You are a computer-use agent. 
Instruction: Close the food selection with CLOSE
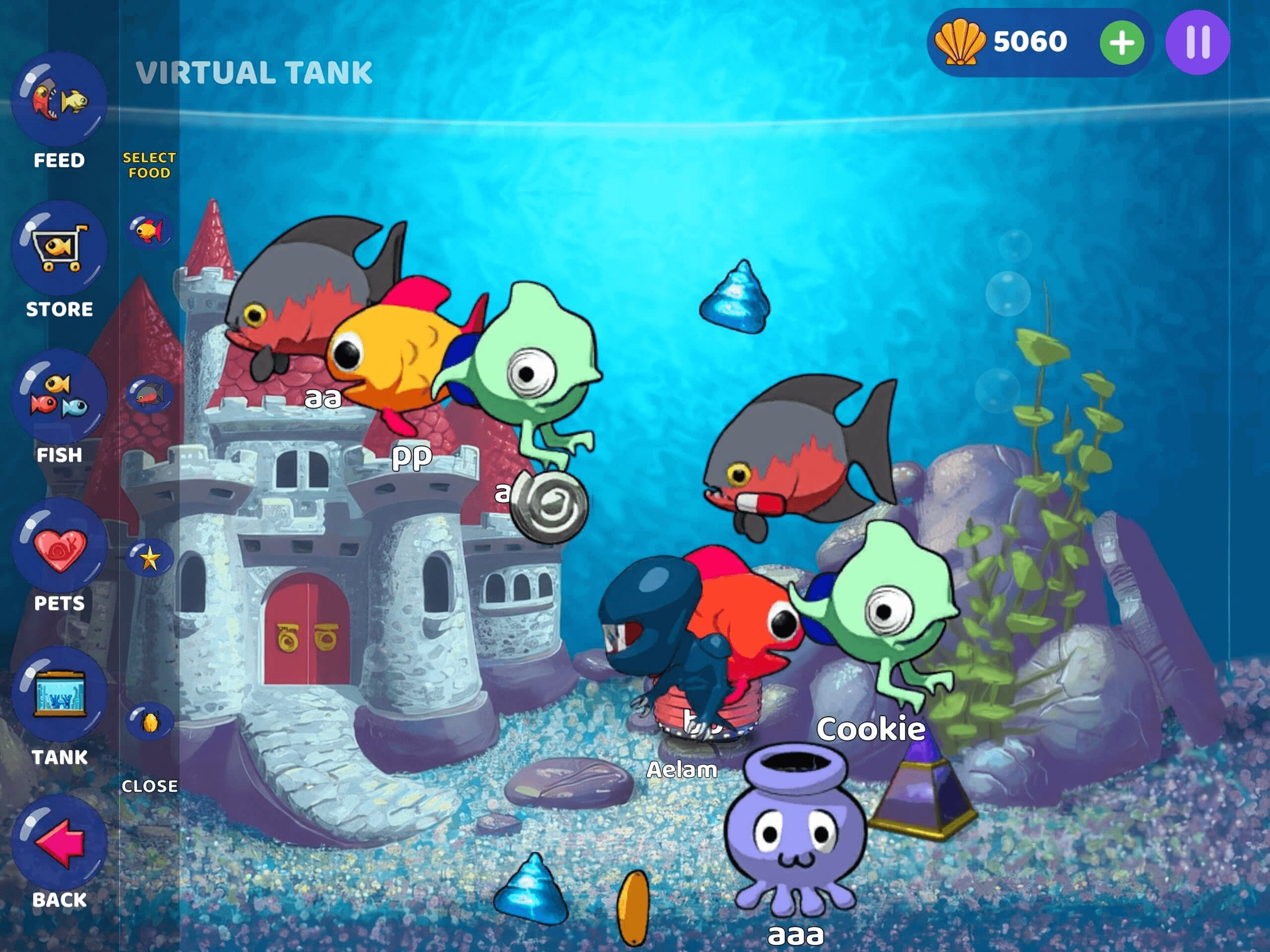tap(150, 787)
